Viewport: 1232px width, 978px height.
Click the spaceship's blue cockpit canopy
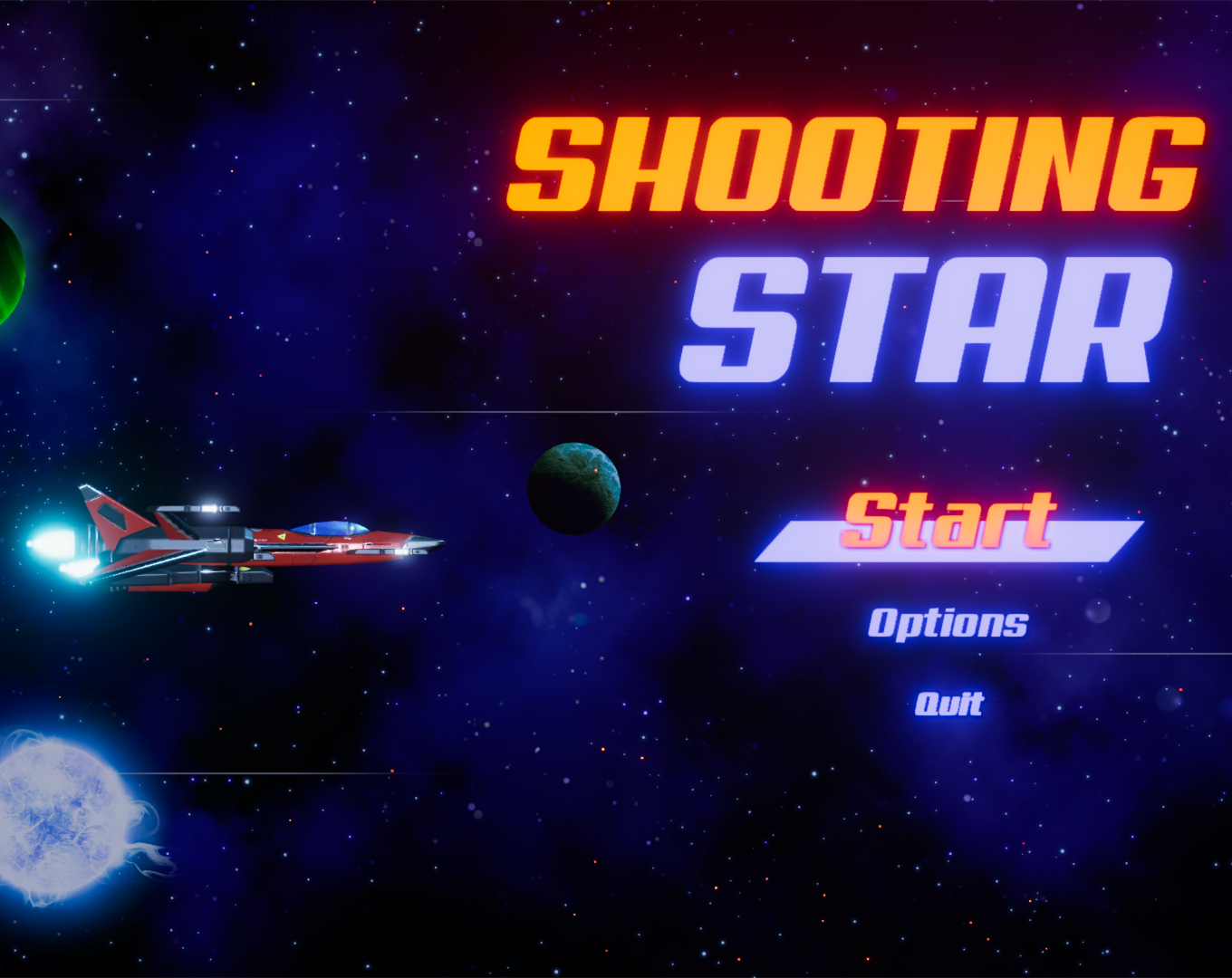(331, 525)
